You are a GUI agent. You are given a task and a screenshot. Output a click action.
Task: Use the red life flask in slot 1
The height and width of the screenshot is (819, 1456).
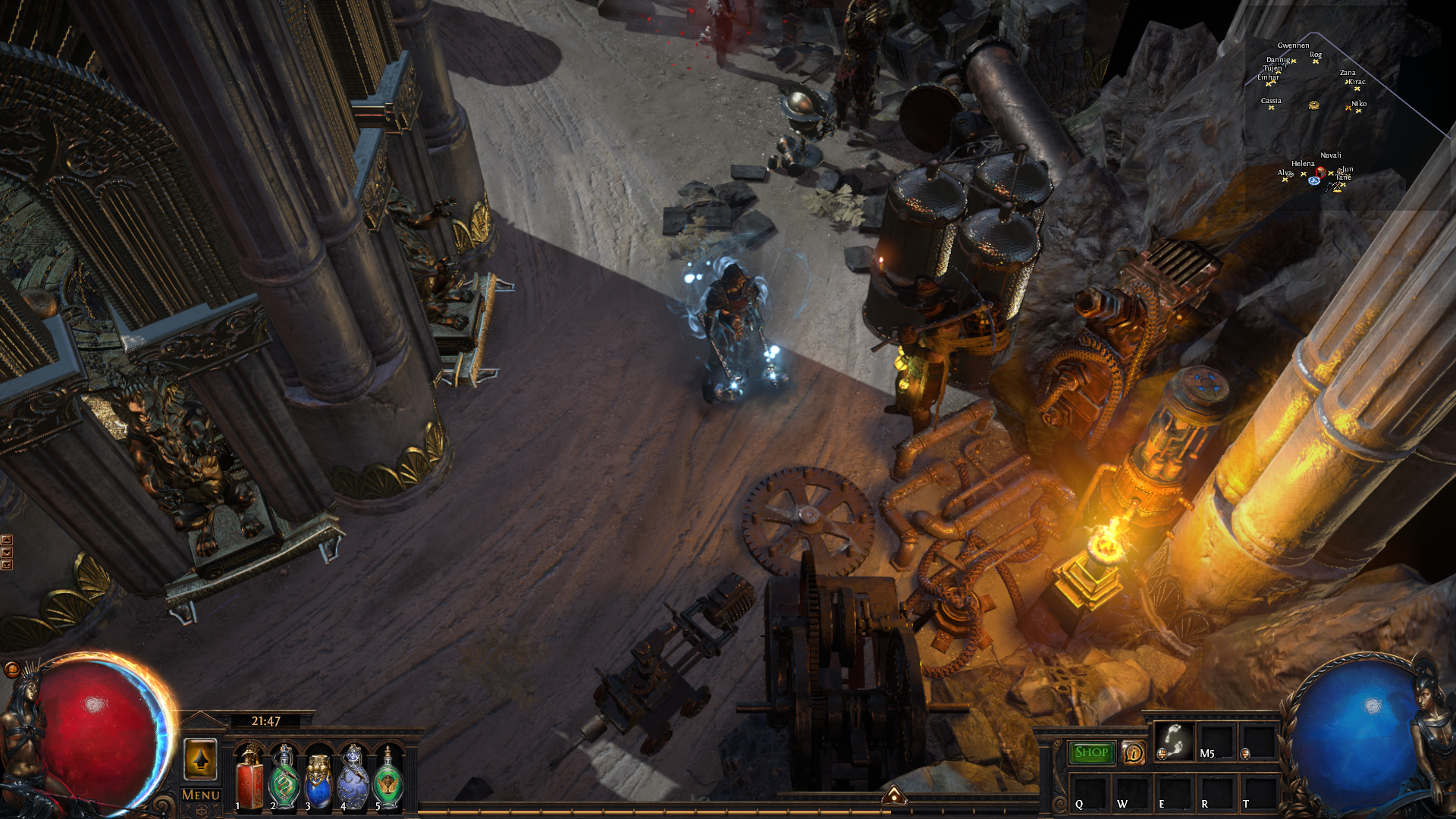(249, 779)
